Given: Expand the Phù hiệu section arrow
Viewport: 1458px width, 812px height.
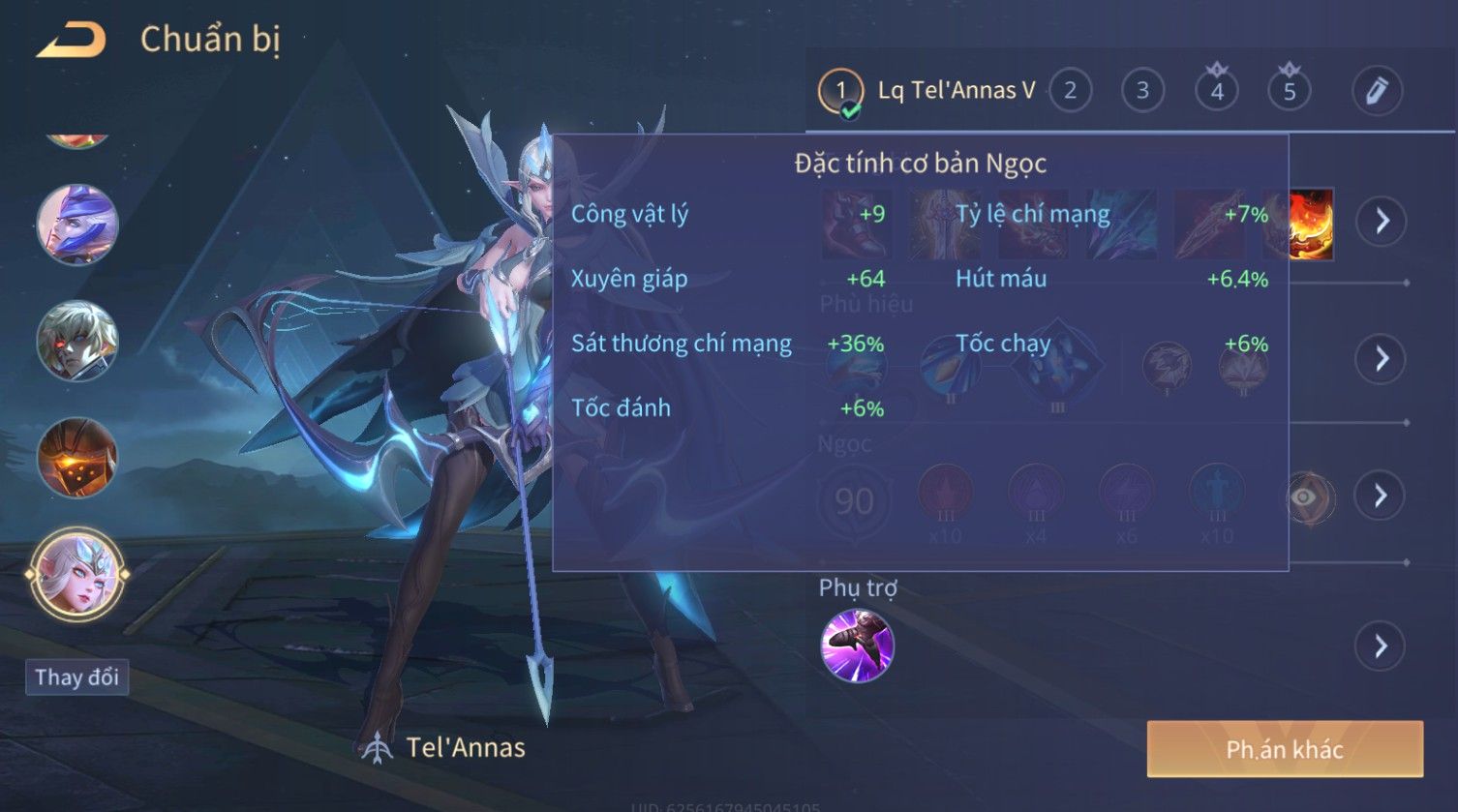Looking at the screenshot, I should (1381, 359).
